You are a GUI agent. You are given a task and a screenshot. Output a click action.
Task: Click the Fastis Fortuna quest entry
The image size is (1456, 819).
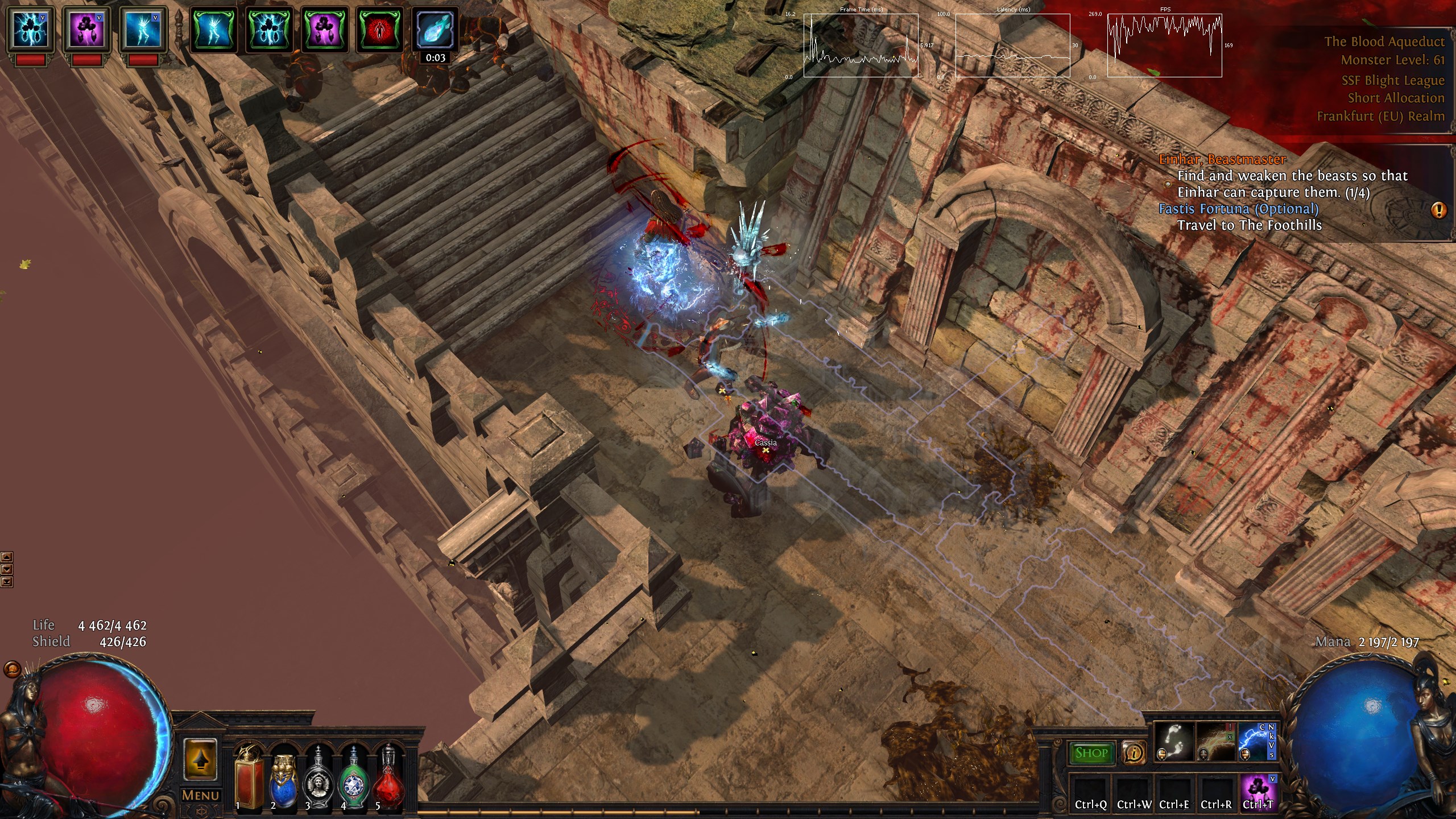(x=1238, y=209)
